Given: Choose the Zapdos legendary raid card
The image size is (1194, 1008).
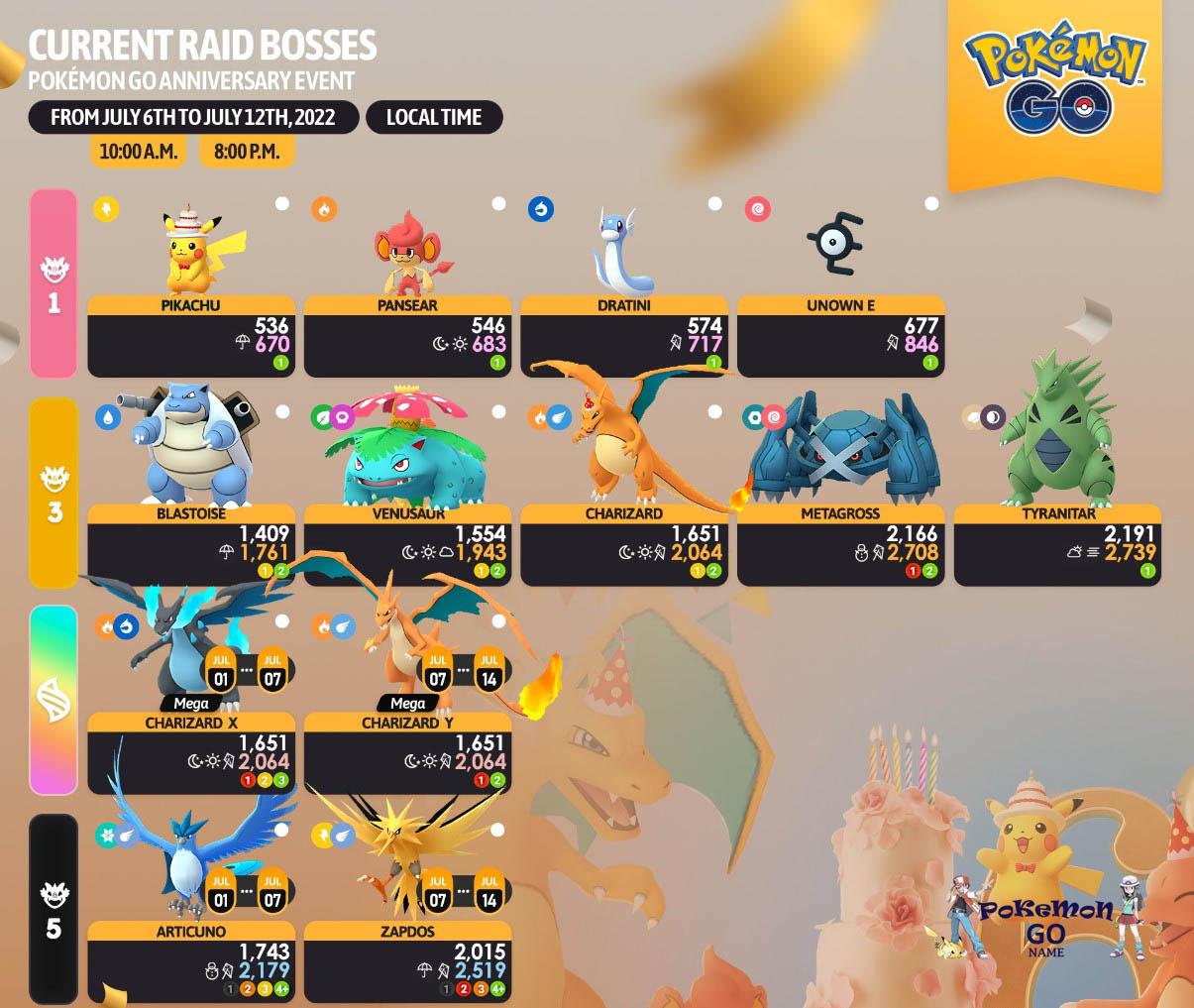Looking at the screenshot, I should [407, 961].
